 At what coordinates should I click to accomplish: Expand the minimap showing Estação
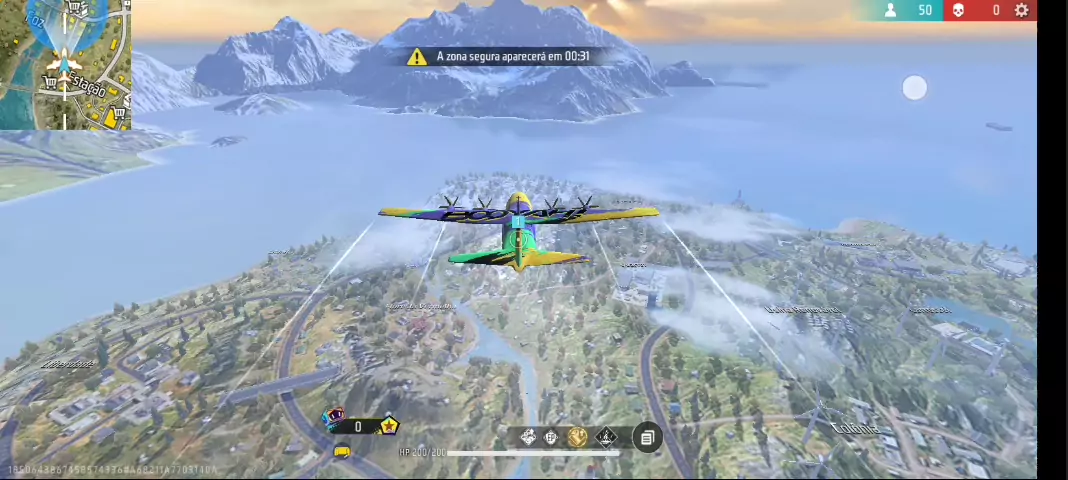coord(65,65)
